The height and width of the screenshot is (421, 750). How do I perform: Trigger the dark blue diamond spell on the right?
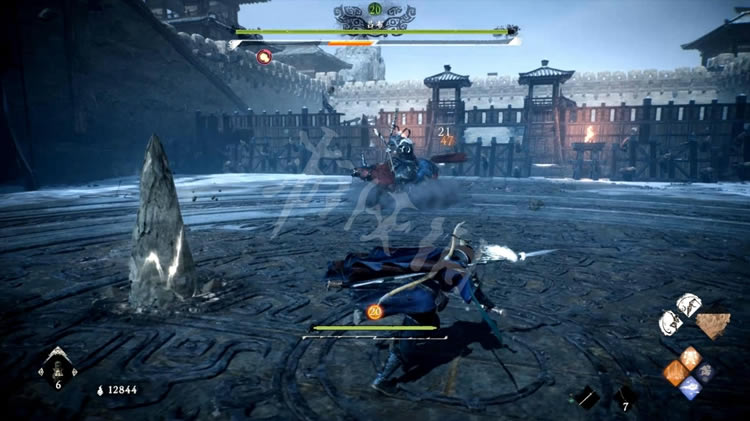coord(705,372)
